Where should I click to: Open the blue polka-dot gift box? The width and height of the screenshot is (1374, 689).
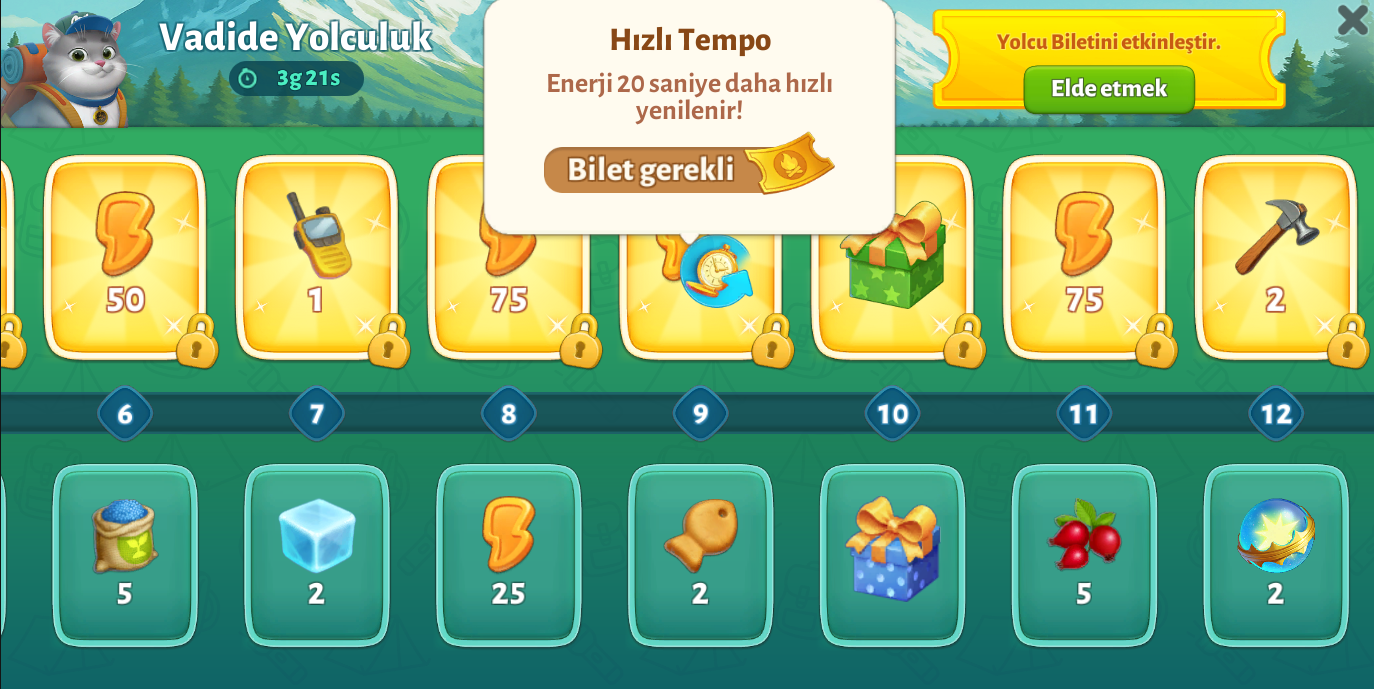pyautogui.click(x=893, y=554)
